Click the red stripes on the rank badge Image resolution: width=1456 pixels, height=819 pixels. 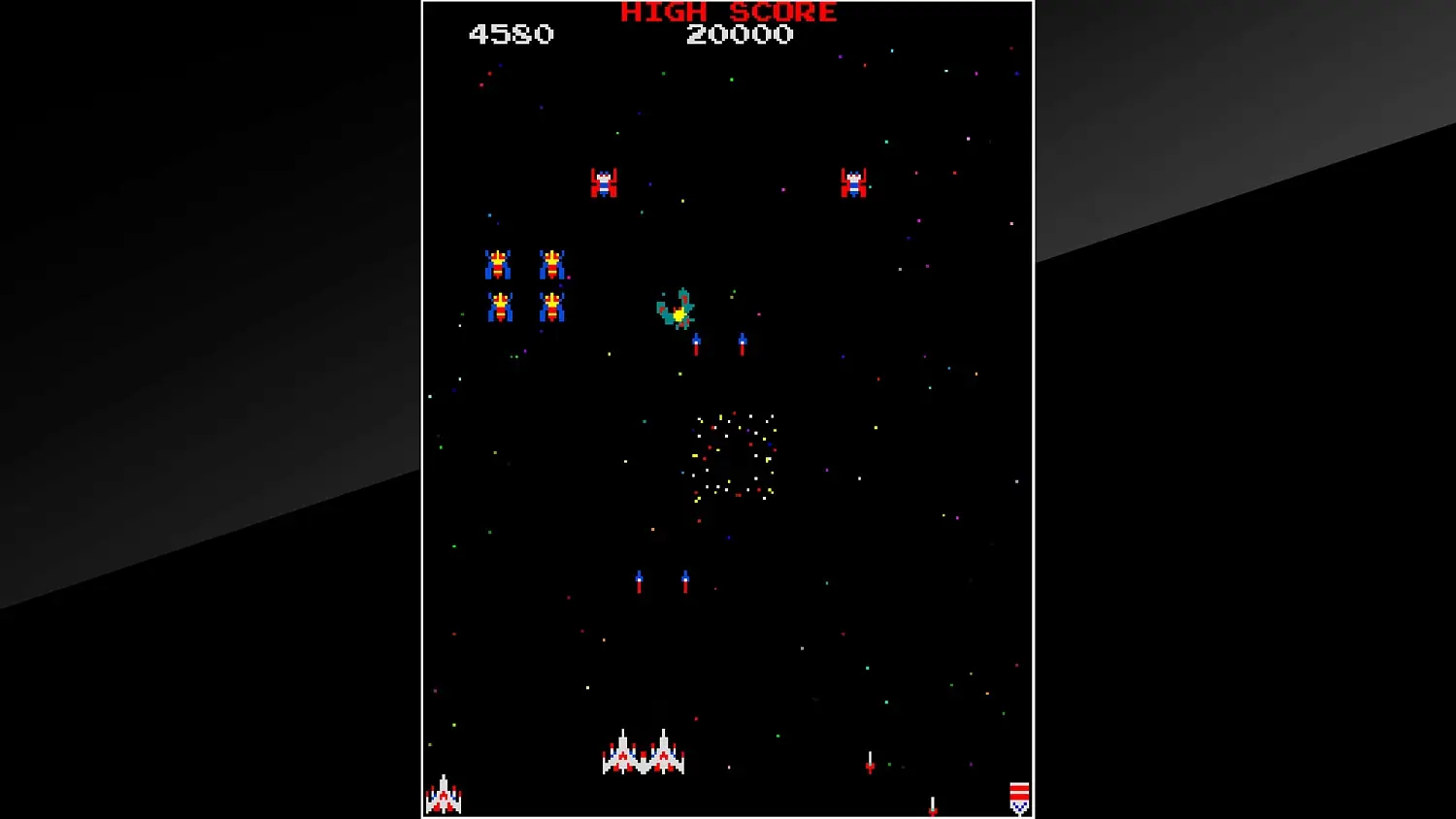click(x=1019, y=786)
